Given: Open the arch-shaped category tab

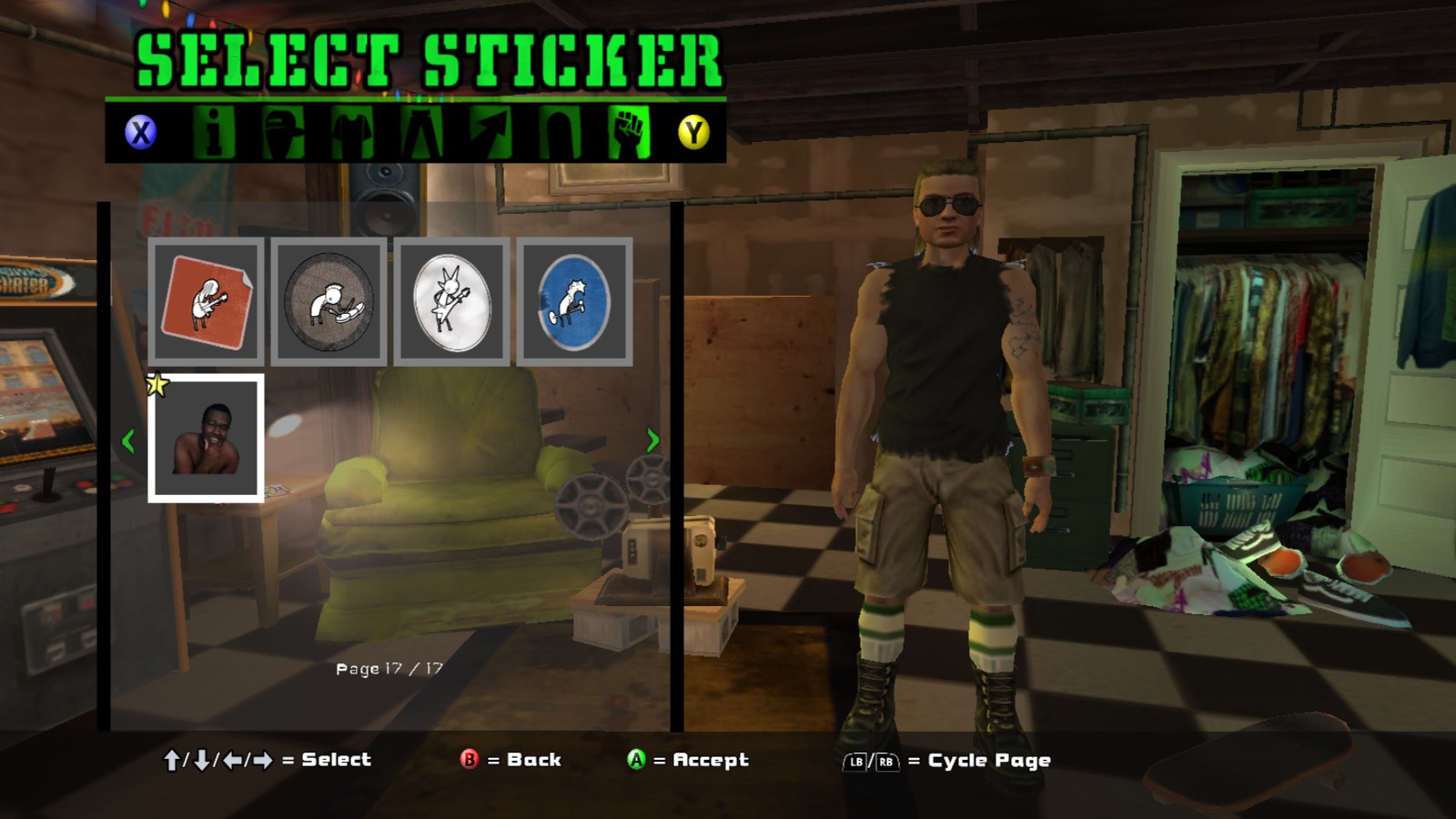Looking at the screenshot, I should point(559,133).
